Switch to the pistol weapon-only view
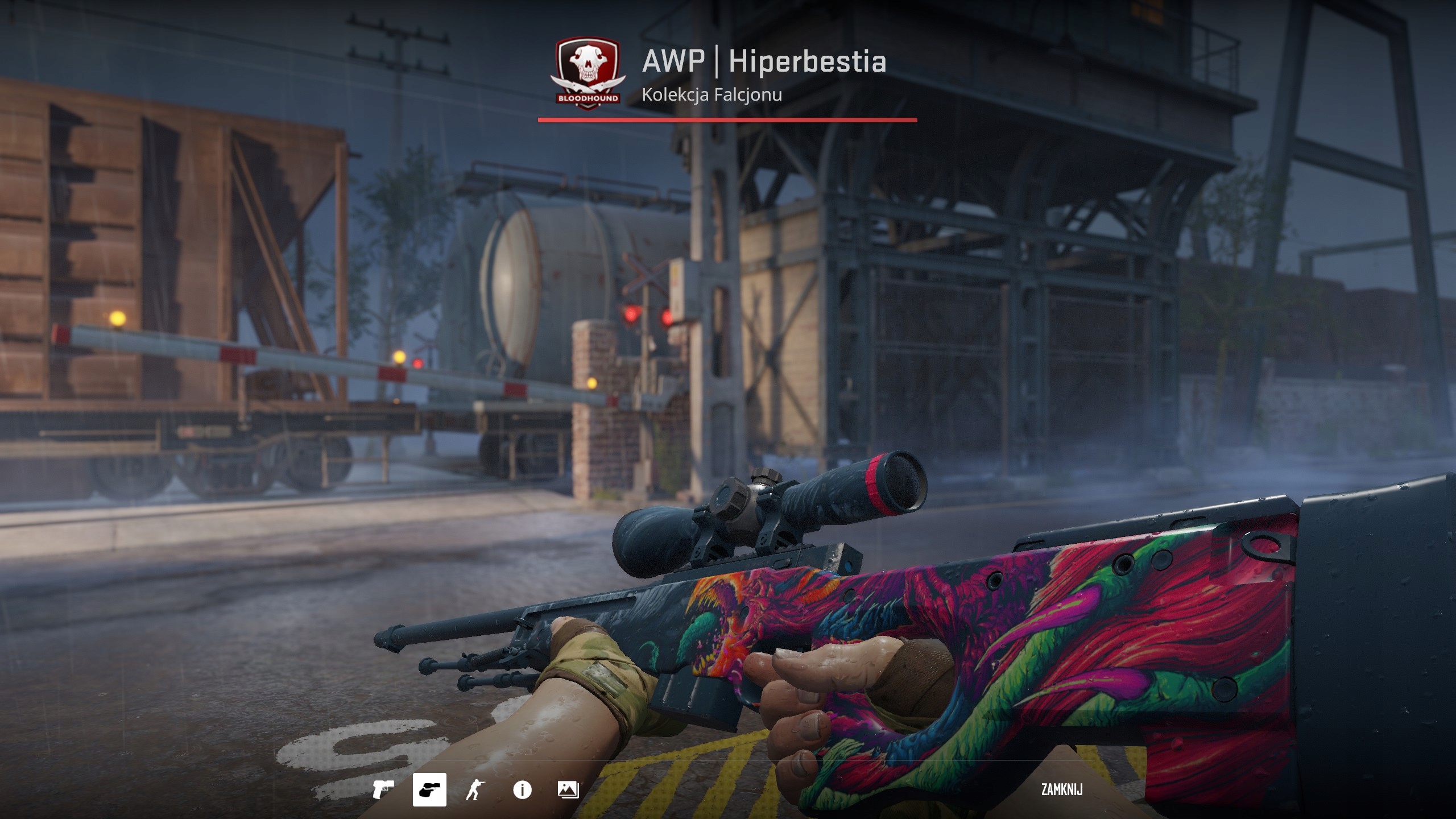This screenshot has height=819, width=1456. tap(383, 790)
